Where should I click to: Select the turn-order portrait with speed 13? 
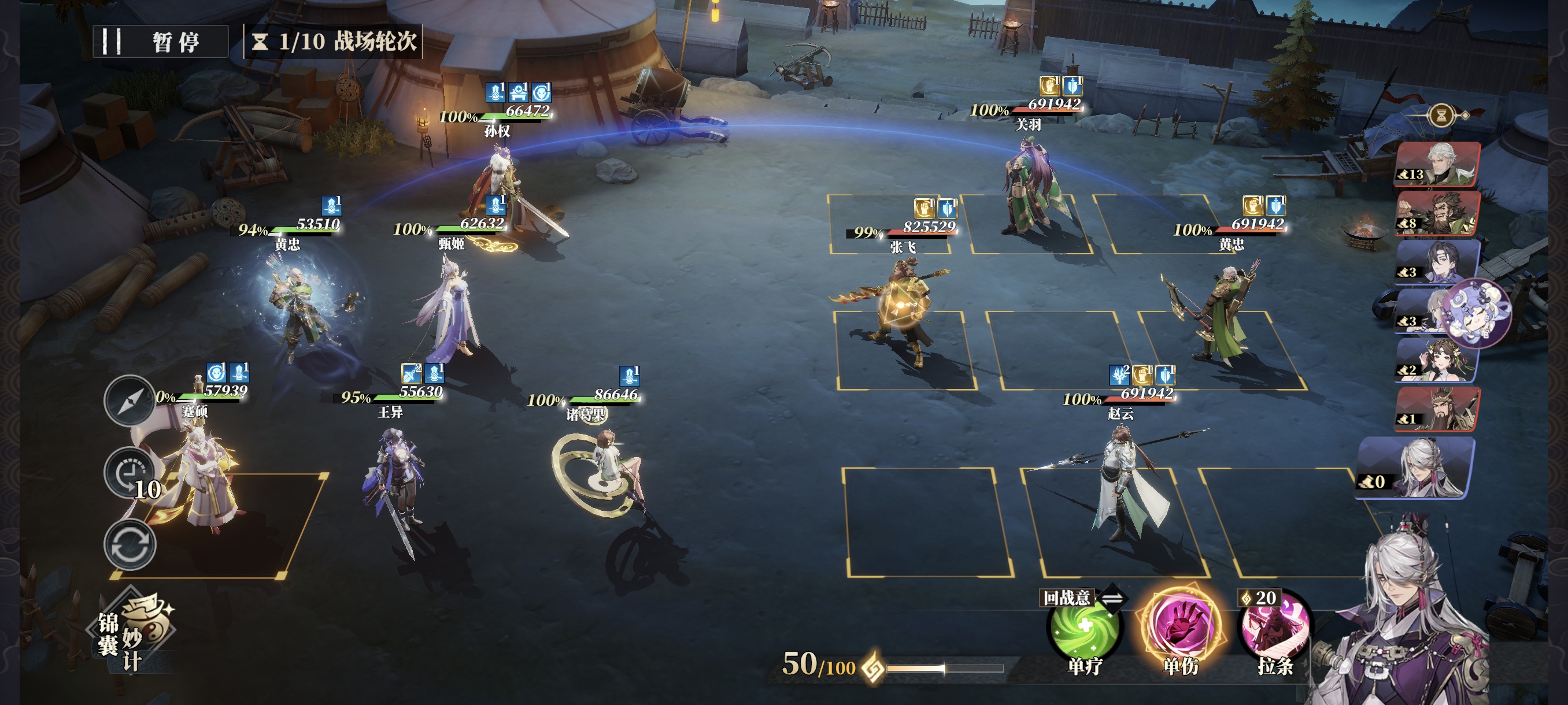[1438, 164]
